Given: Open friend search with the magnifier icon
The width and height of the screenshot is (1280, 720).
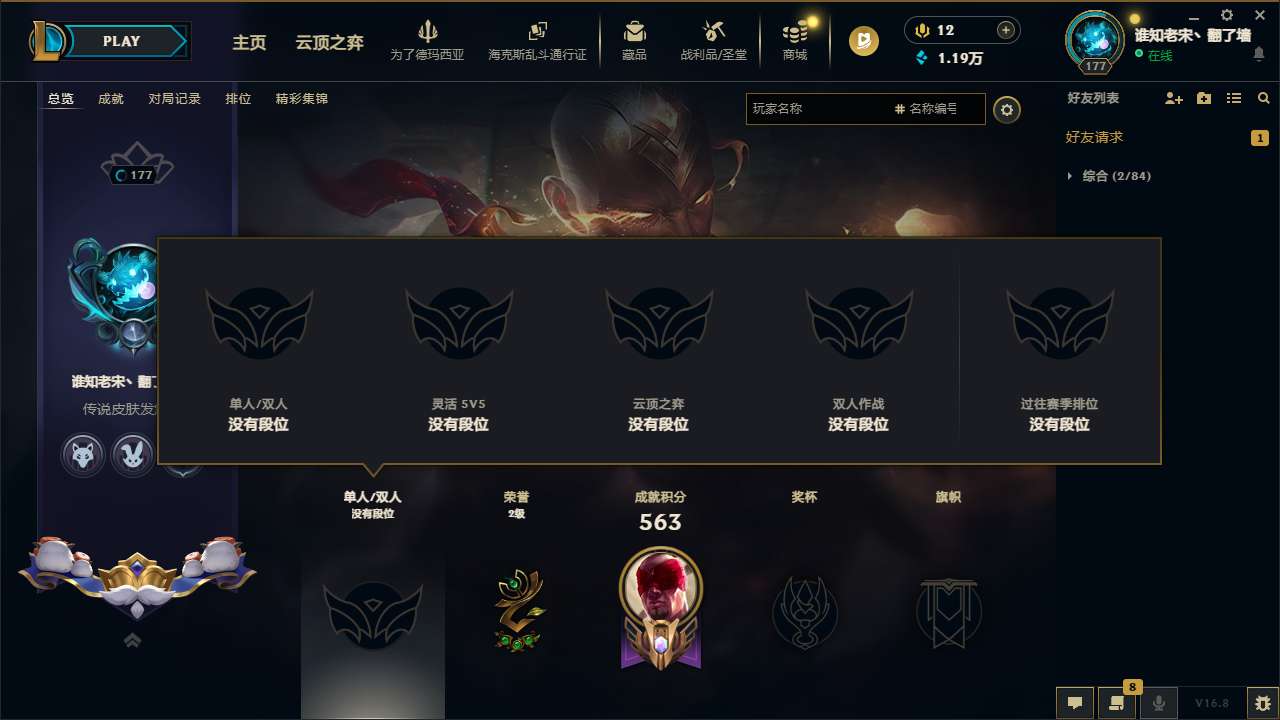Looking at the screenshot, I should coord(1263,98).
